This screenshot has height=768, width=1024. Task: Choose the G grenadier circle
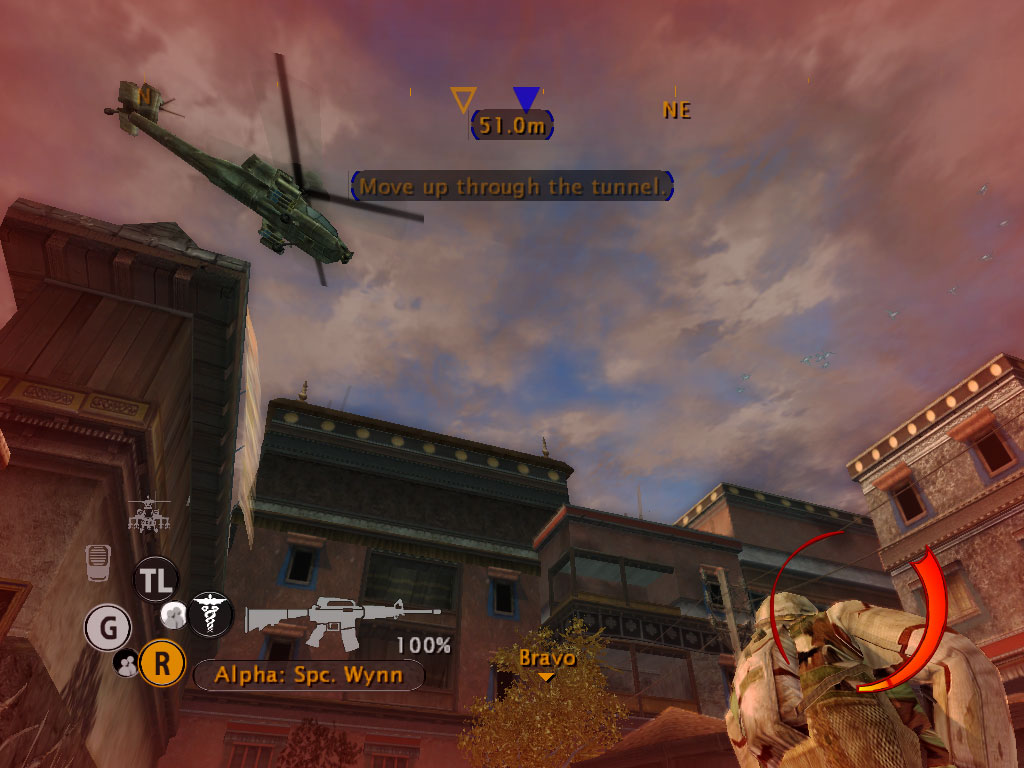click(108, 629)
